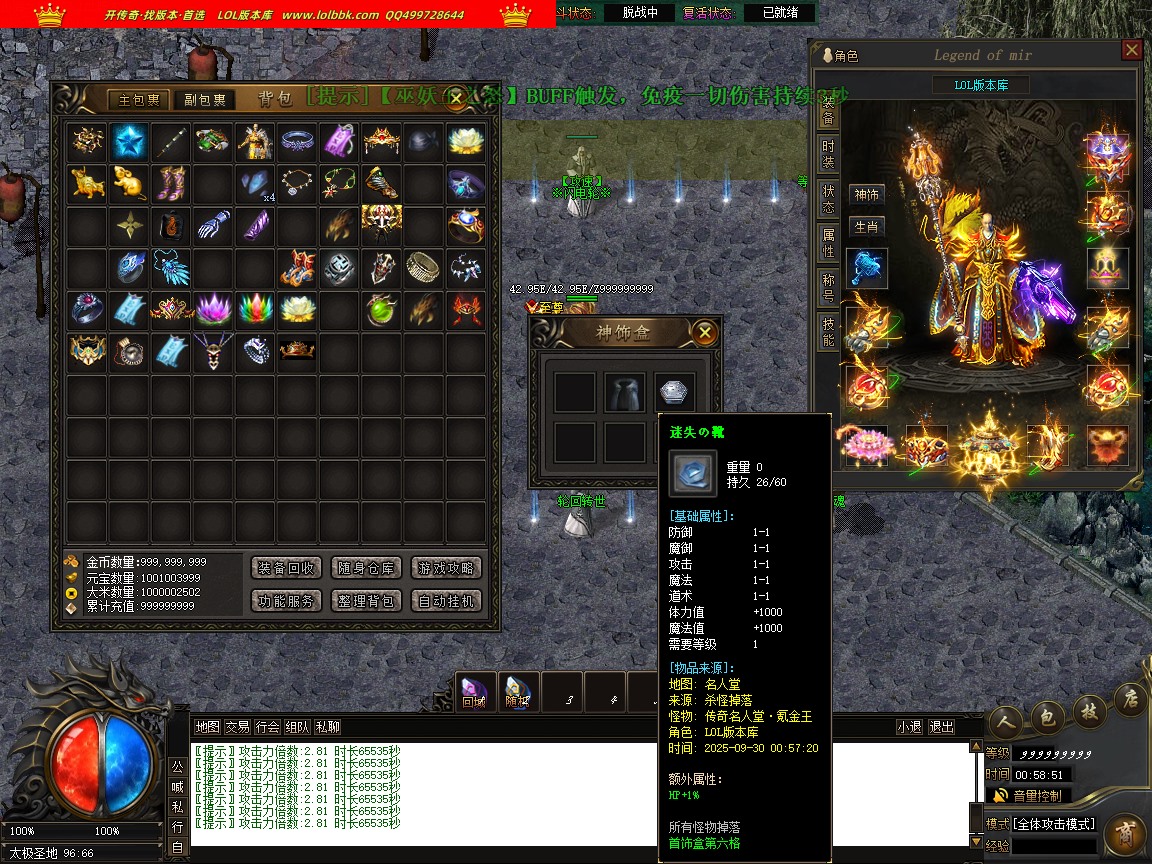Select the 主包裹 main bag tab
Viewport: 1152px width, 864px height.
coord(140,100)
